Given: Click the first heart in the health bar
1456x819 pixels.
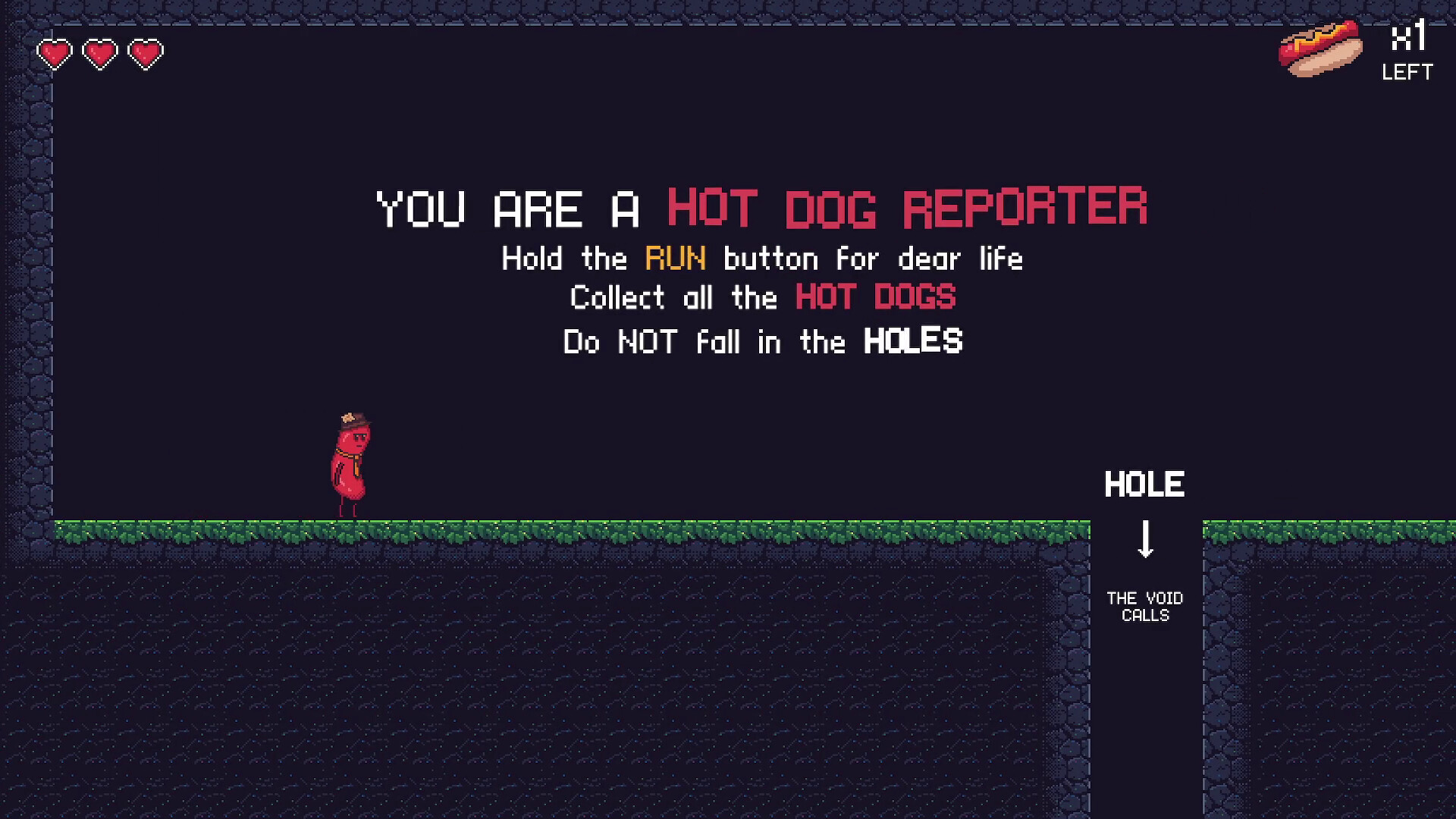Looking at the screenshot, I should point(54,53).
